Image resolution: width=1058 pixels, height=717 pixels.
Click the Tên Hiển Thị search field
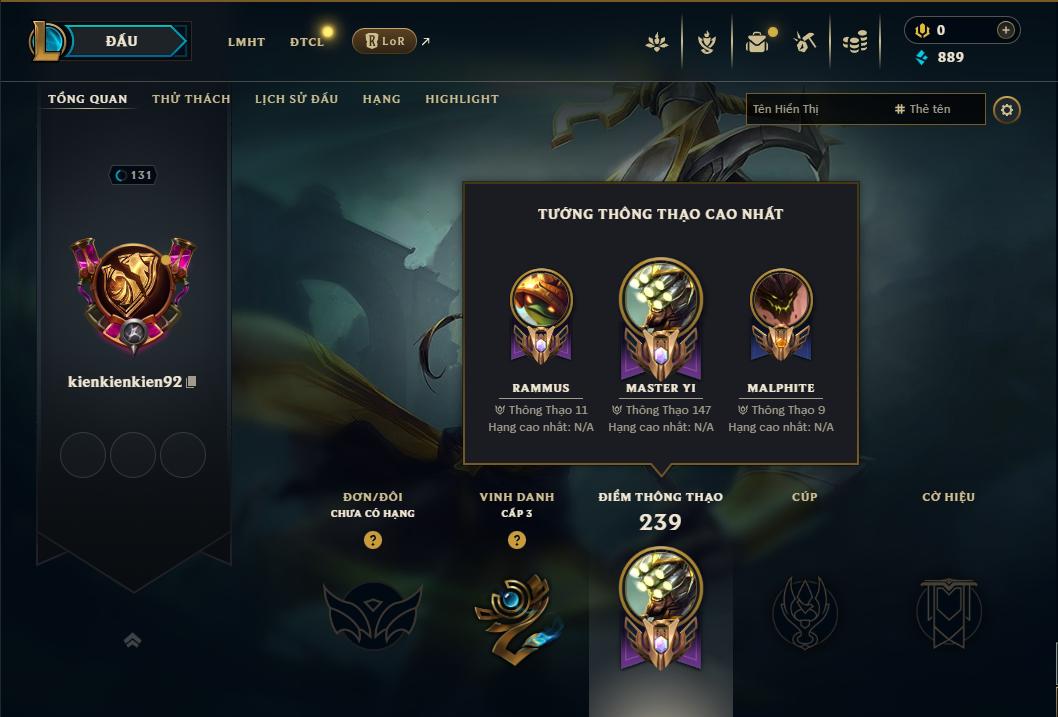(815, 109)
